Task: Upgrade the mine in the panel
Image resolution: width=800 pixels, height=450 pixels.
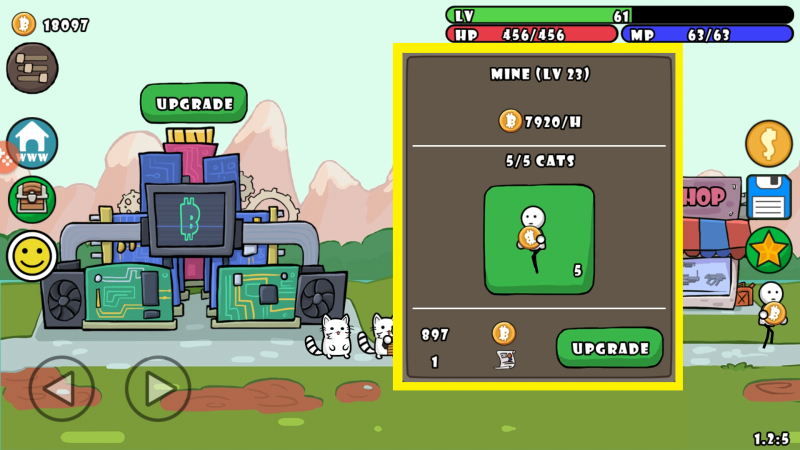Action: [x=609, y=348]
